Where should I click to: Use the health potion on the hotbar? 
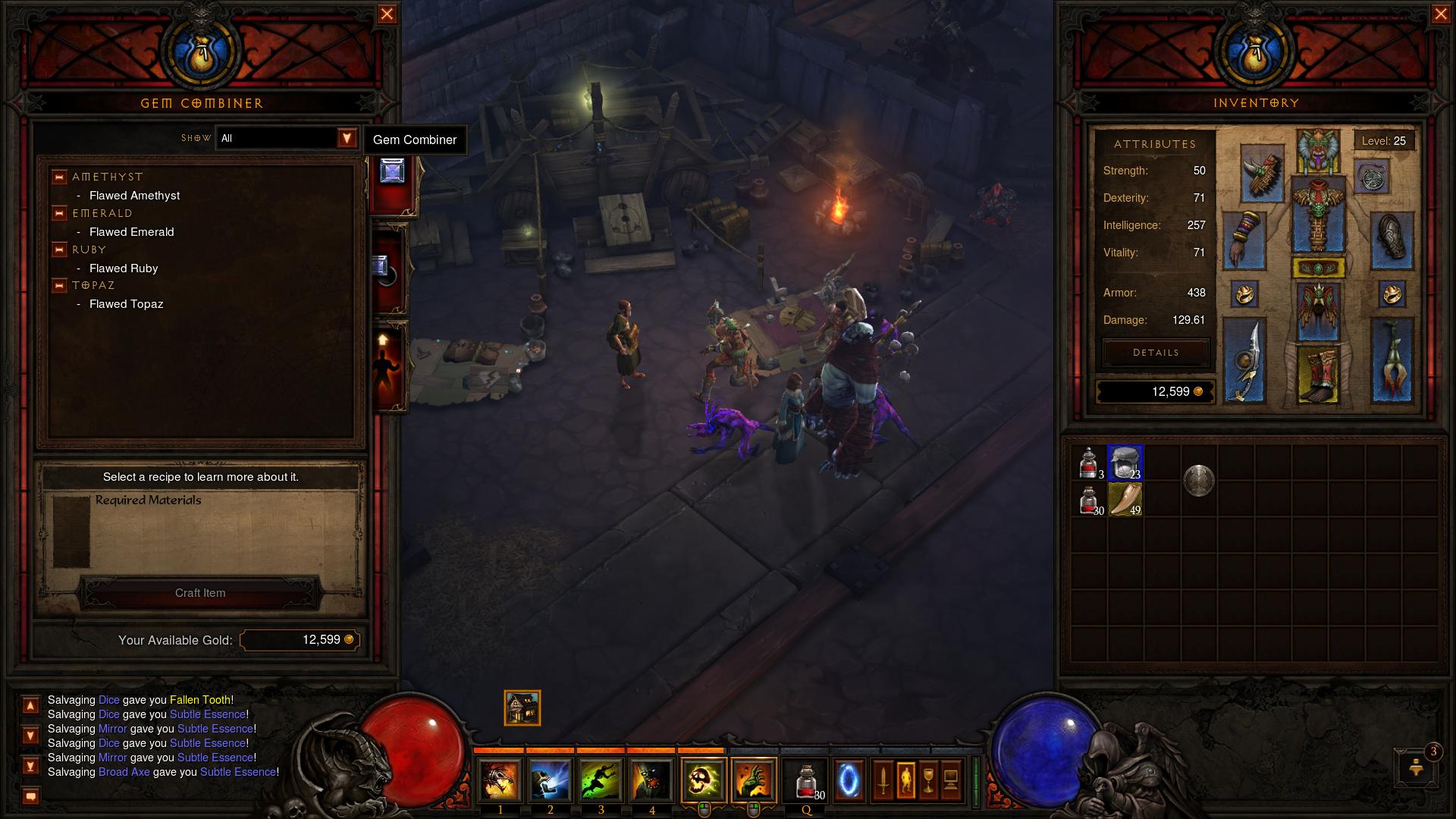[807, 780]
